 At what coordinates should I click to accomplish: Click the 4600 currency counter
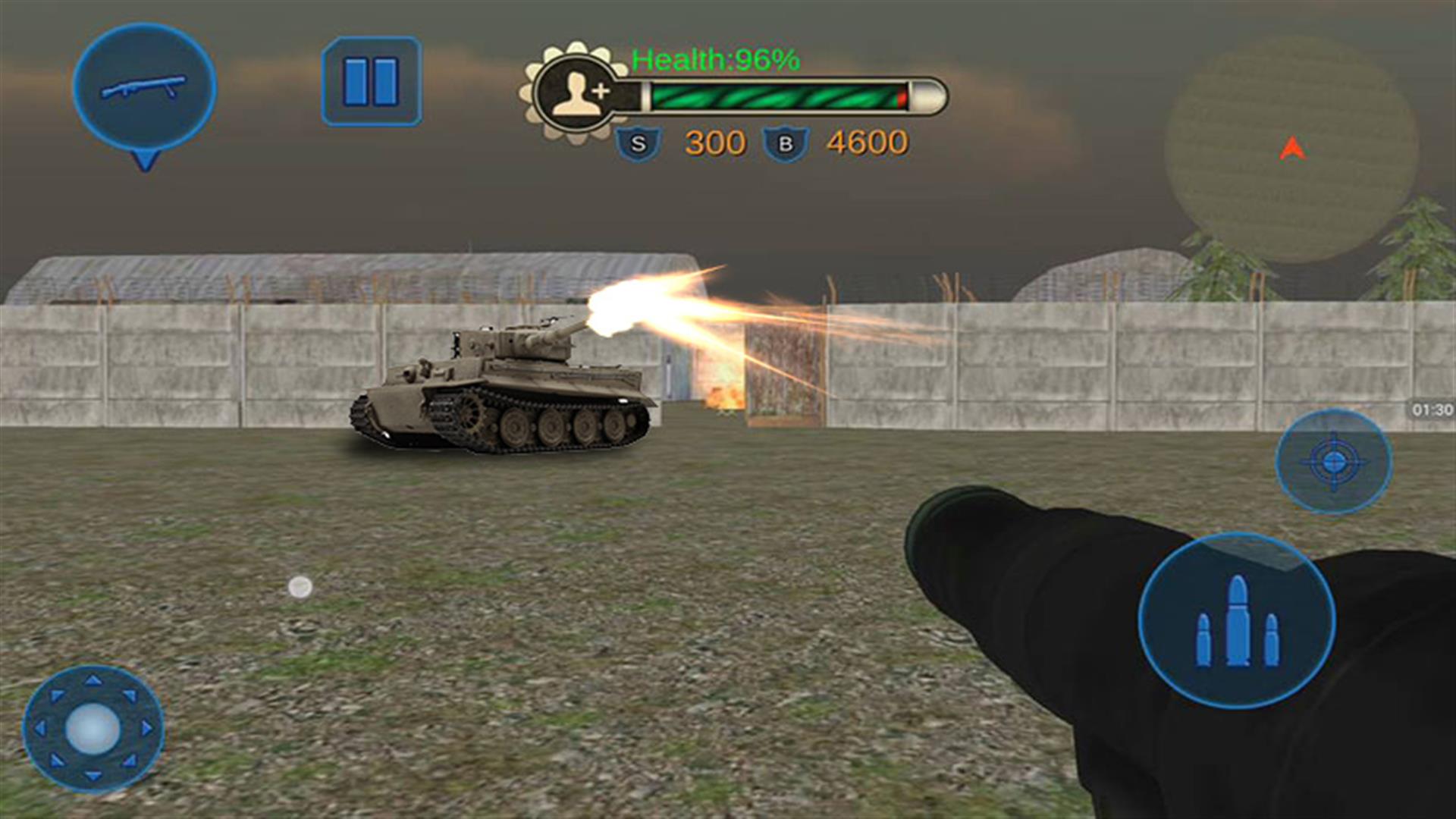868,140
